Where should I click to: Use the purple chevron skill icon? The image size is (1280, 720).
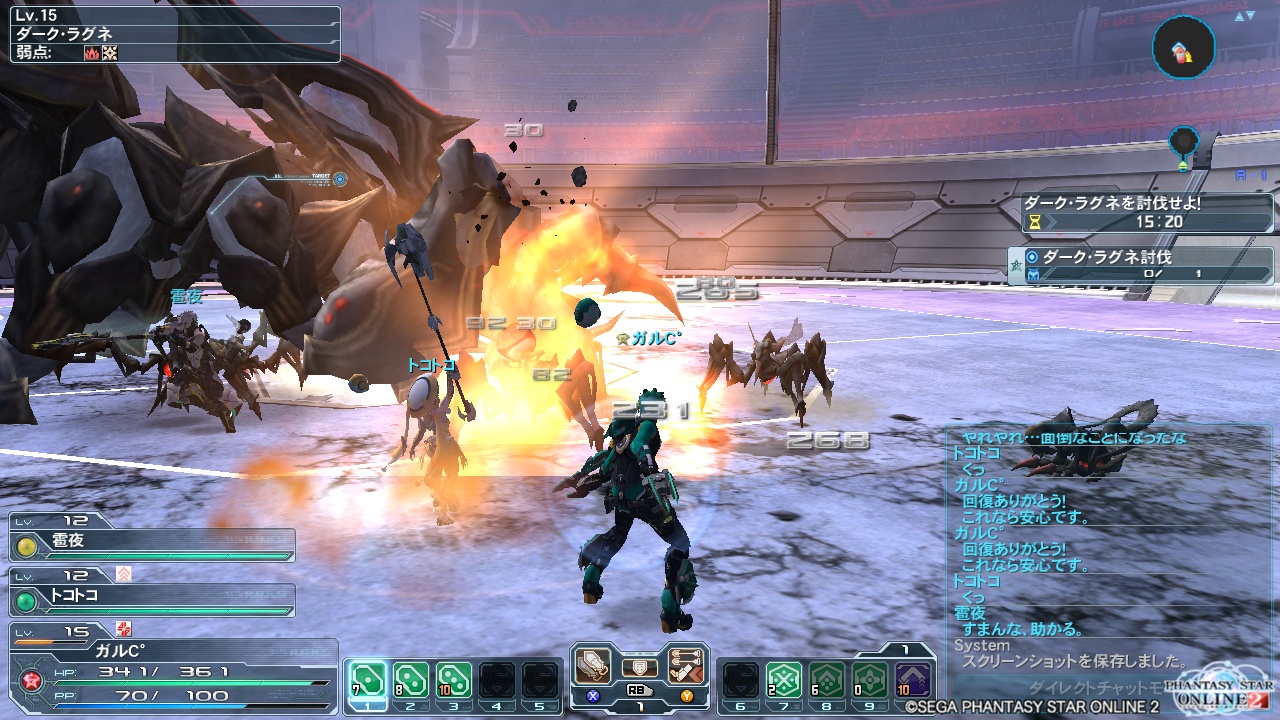point(911,679)
